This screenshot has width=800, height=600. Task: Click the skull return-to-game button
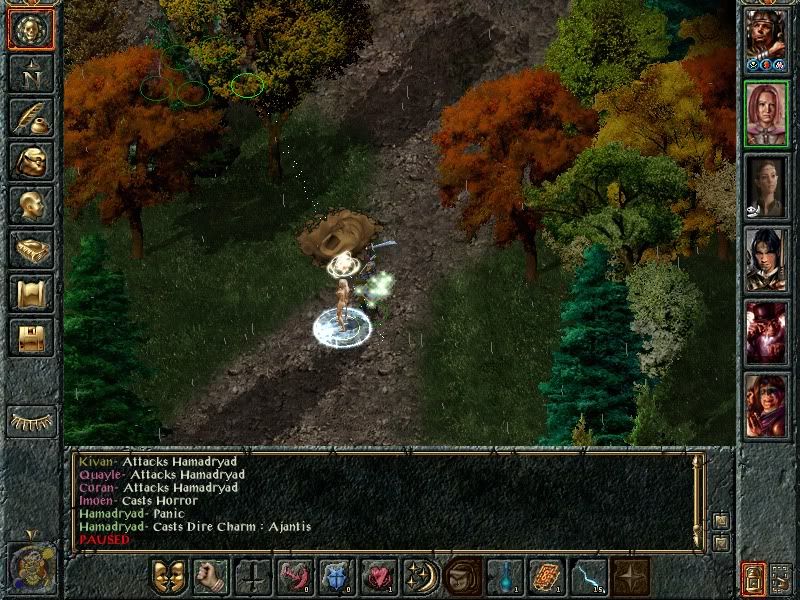(x=31, y=30)
